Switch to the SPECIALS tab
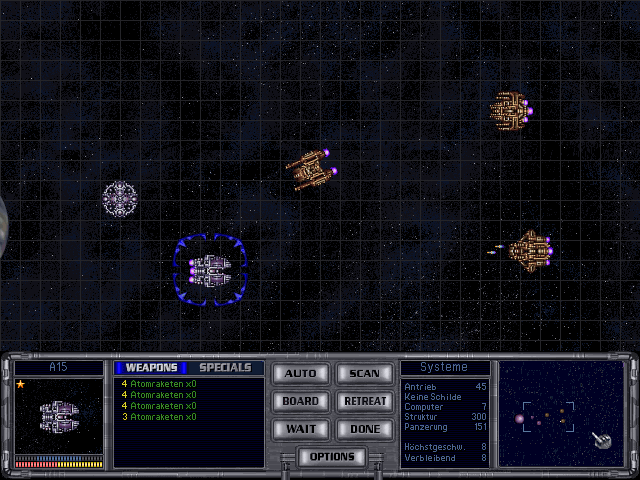Image resolution: width=640 pixels, height=480 pixels. (225, 368)
